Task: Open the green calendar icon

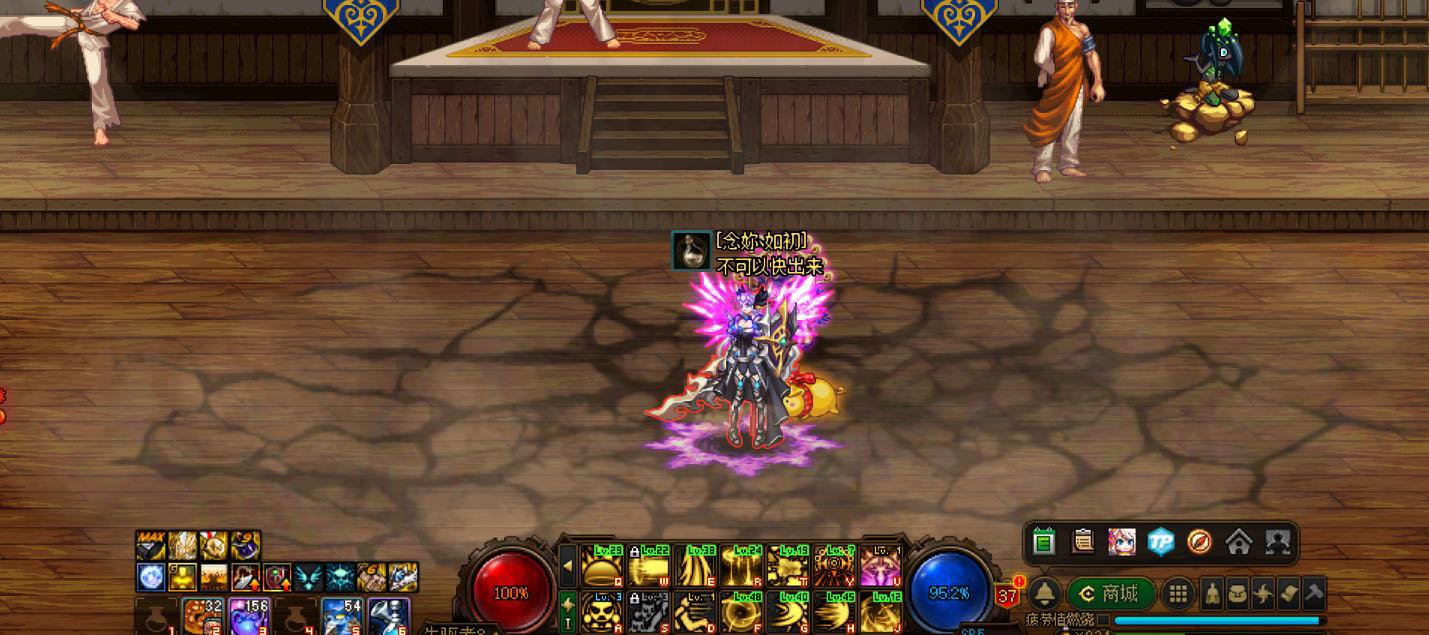Action: click(1043, 542)
